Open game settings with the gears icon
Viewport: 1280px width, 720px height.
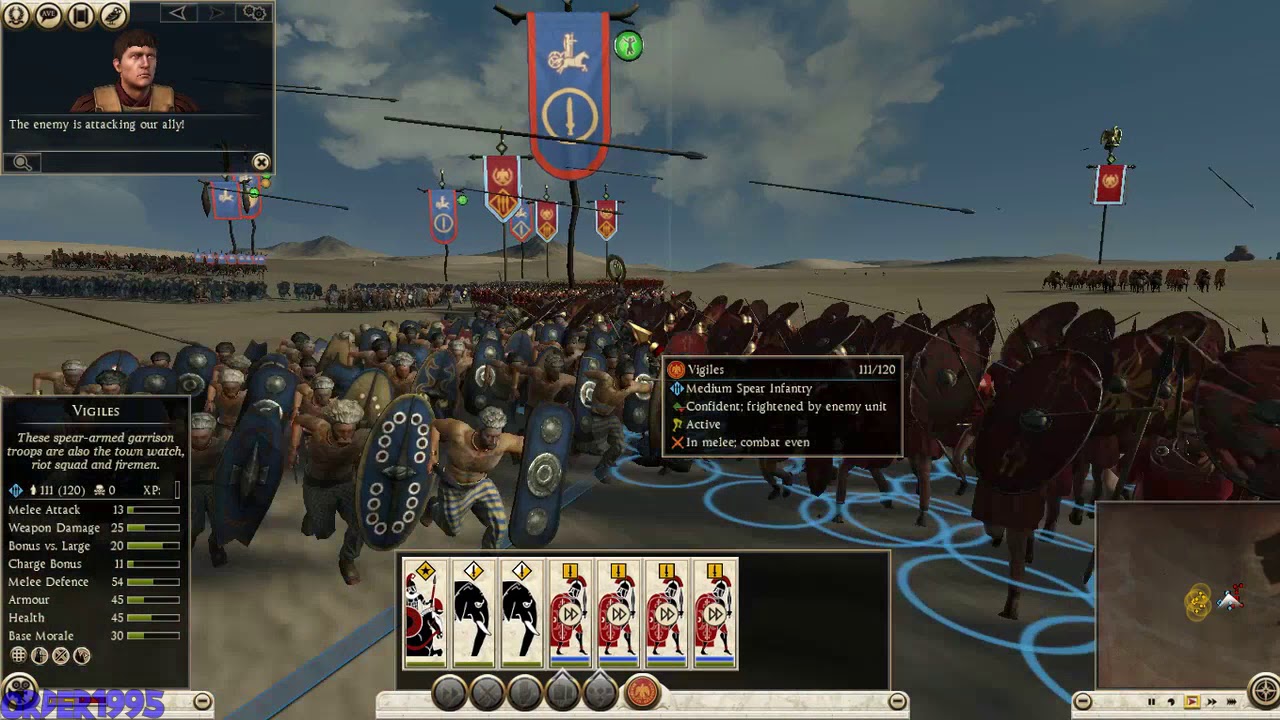pyautogui.click(x=255, y=13)
